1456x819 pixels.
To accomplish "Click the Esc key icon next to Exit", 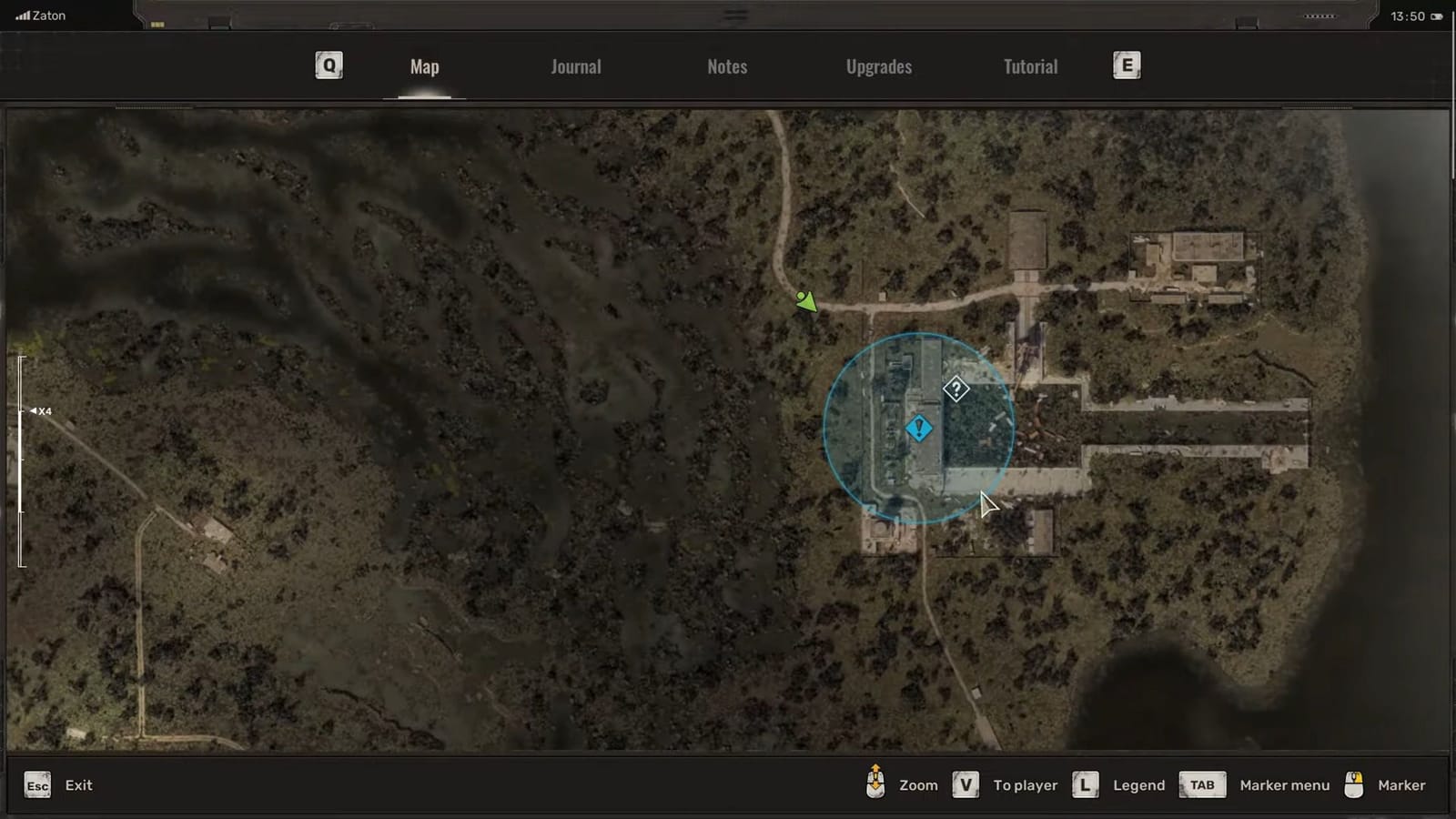I will [36, 784].
